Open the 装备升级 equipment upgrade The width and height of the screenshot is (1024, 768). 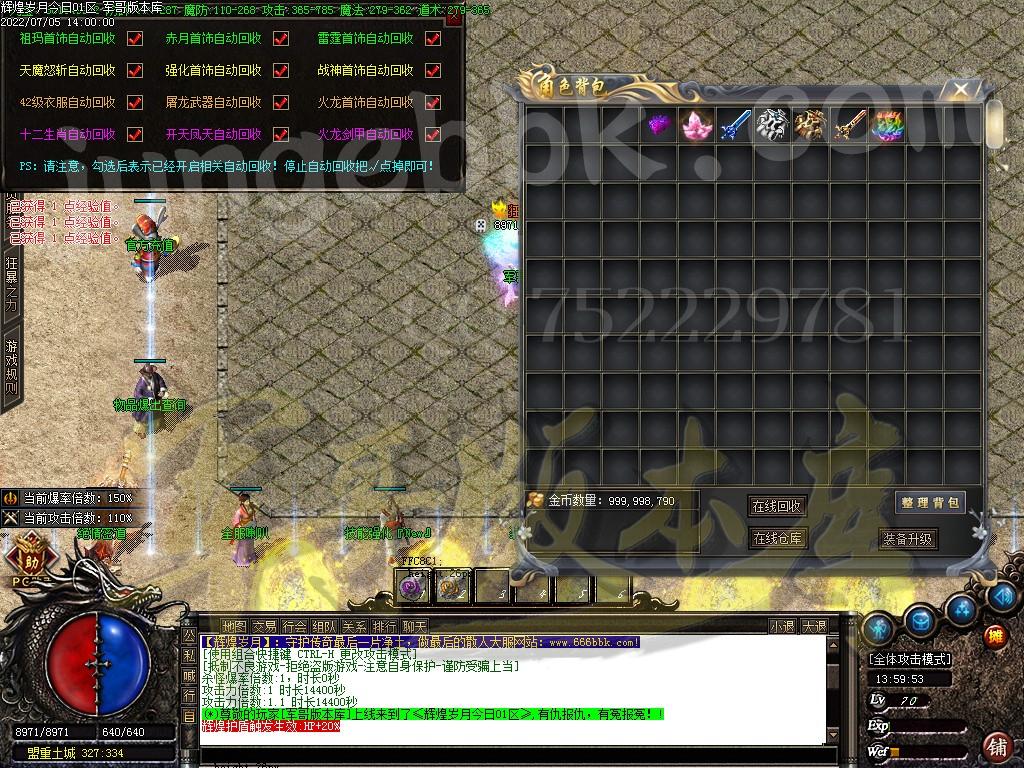(908, 539)
